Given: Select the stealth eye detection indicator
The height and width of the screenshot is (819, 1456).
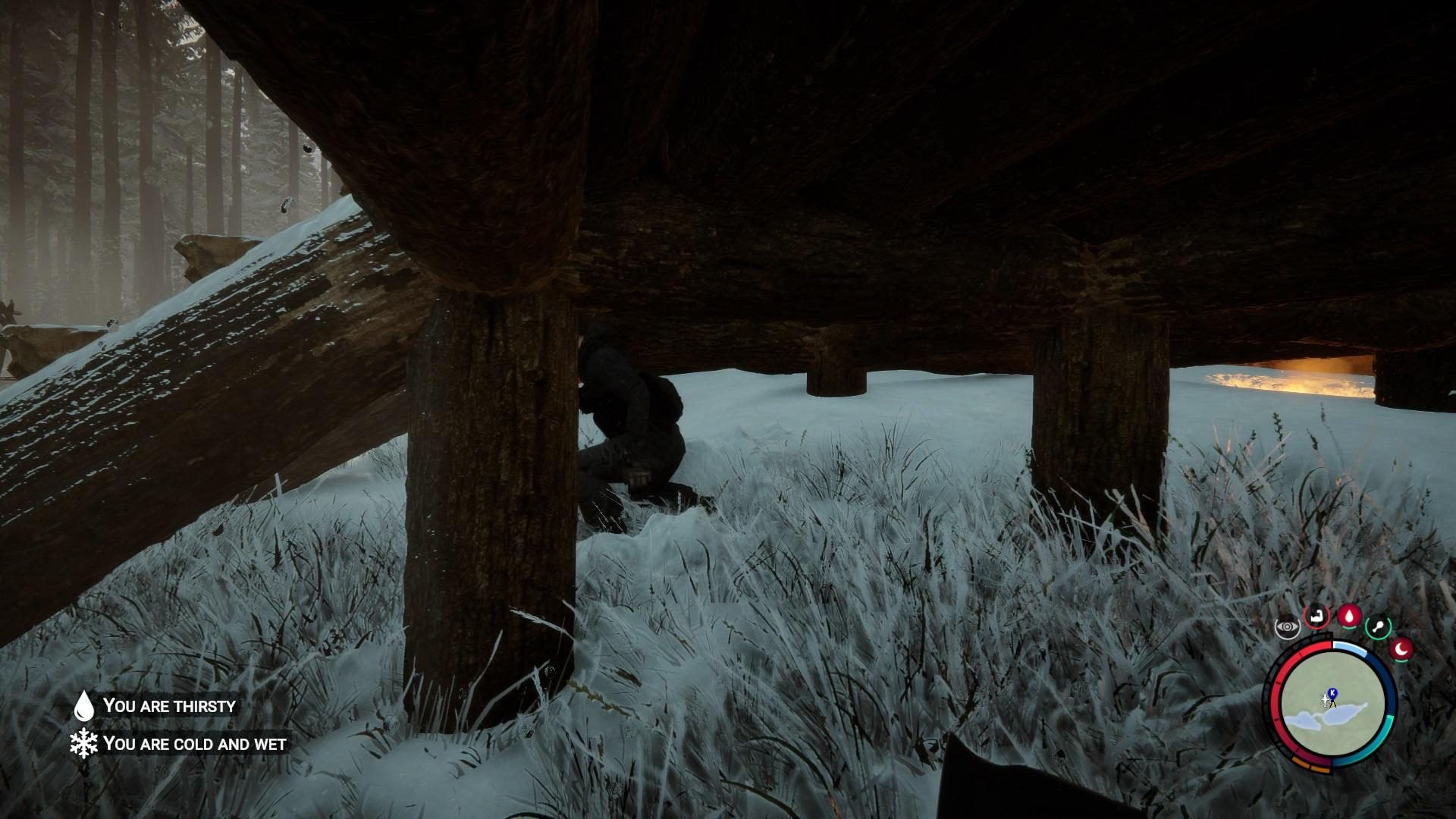Looking at the screenshot, I should (x=1287, y=627).
